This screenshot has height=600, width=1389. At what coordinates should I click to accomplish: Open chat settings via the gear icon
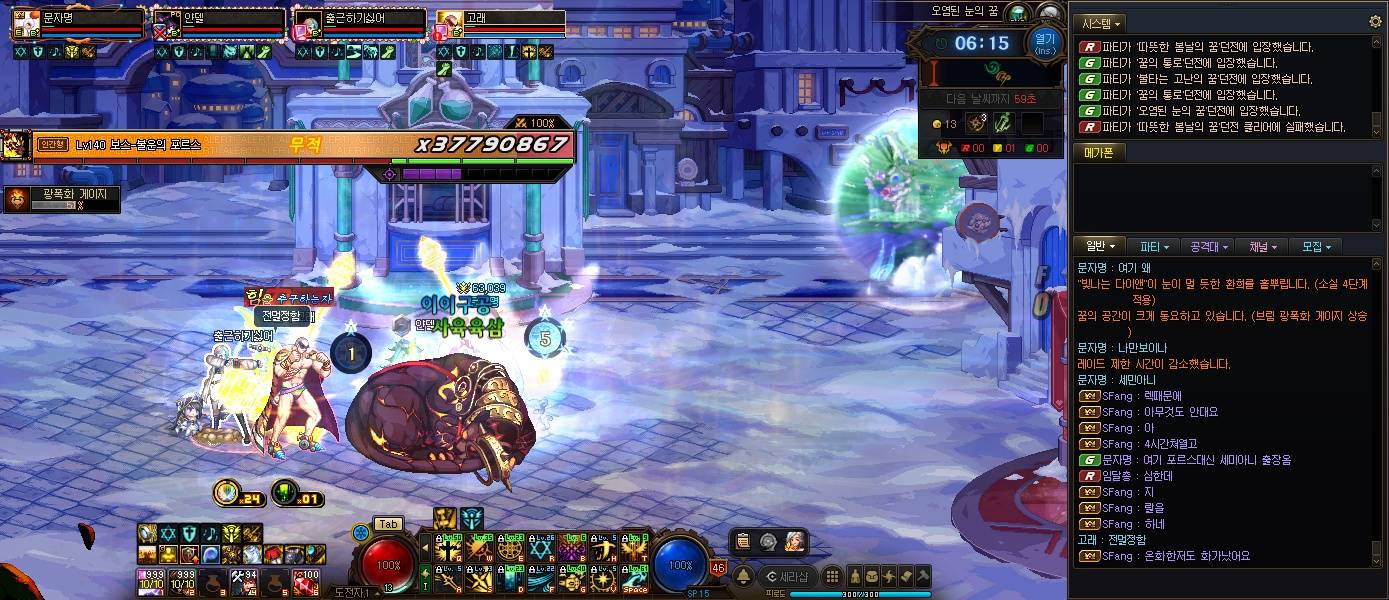pos(1375,22)
